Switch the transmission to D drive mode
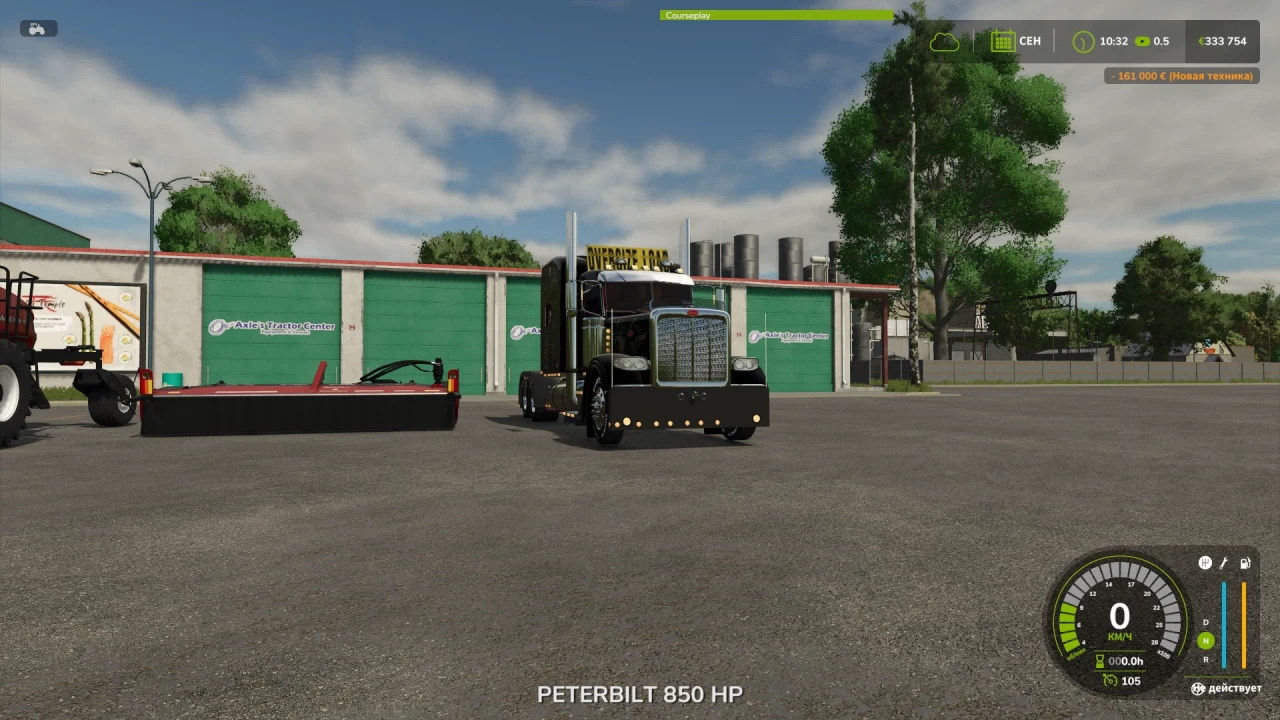Viewport: 1280px width, 720px height. point(1205,622)
